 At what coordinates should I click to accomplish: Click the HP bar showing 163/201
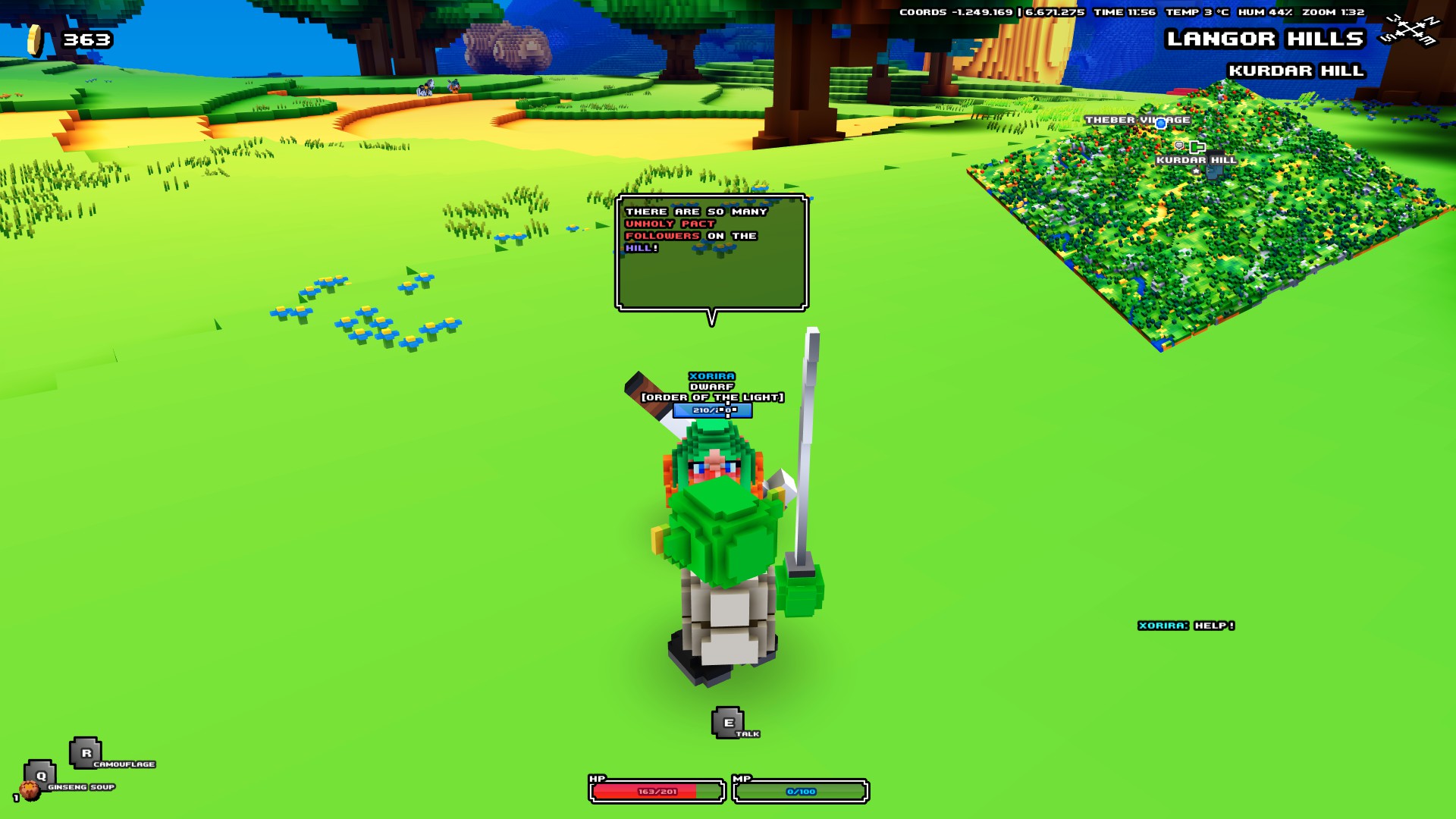(656, 789)
